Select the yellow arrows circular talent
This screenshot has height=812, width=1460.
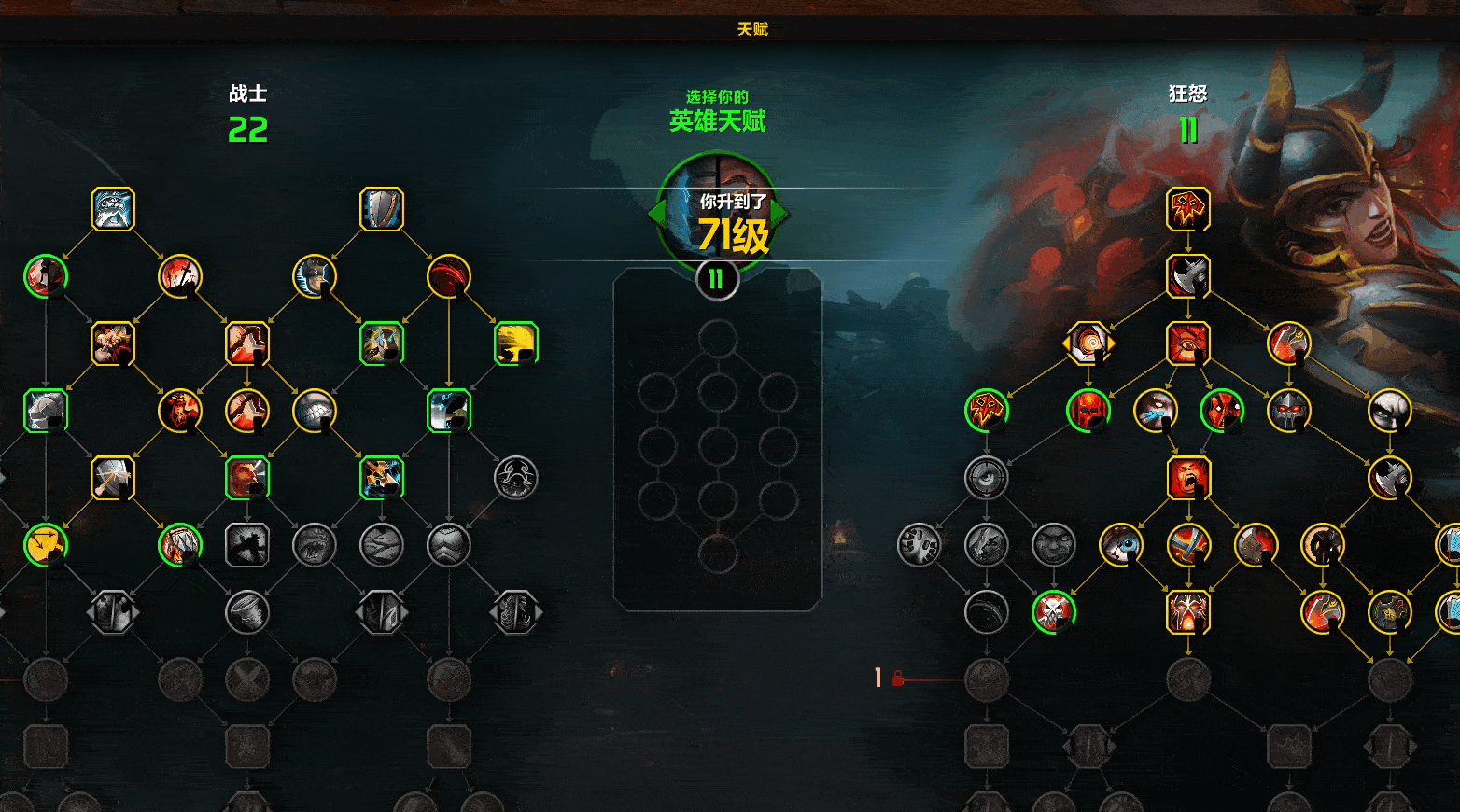click(x=46, y=545)
